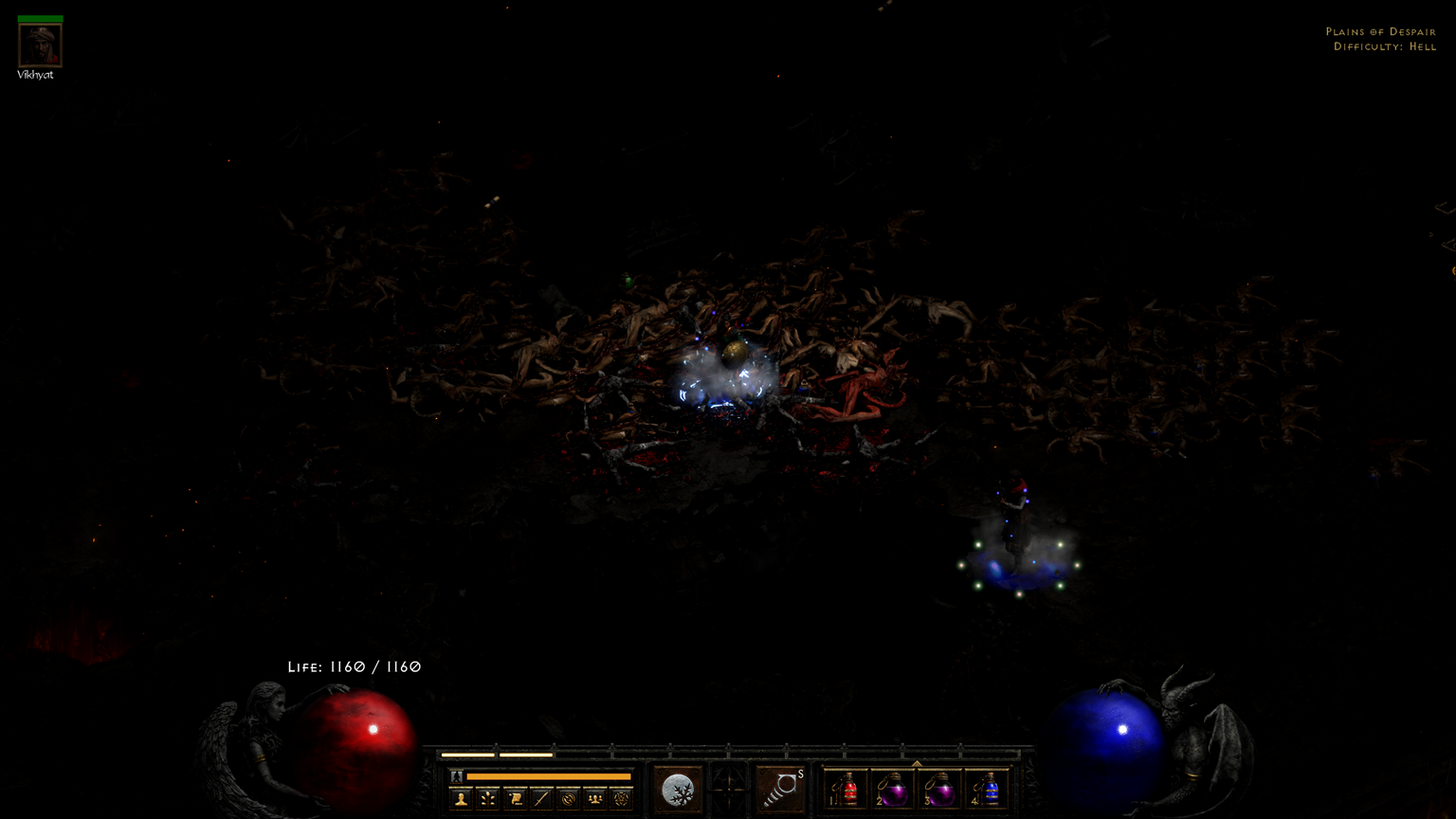Screen dimensions: 1456x819
Task: Toggle the stamina indicator icon
Action: coord(455,775)
